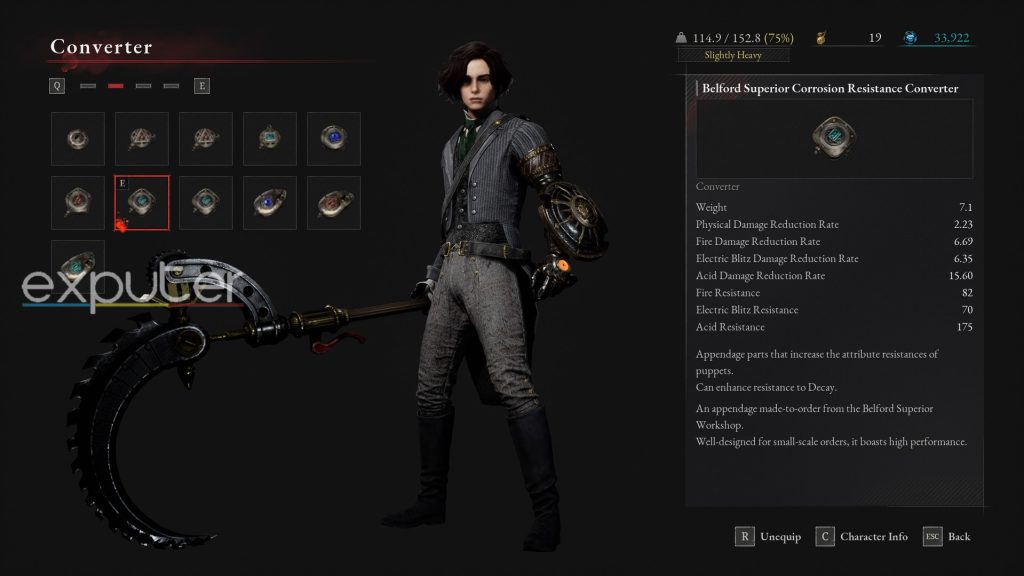
Task: Select the oval teal converter in the last row
Action: 78,266
